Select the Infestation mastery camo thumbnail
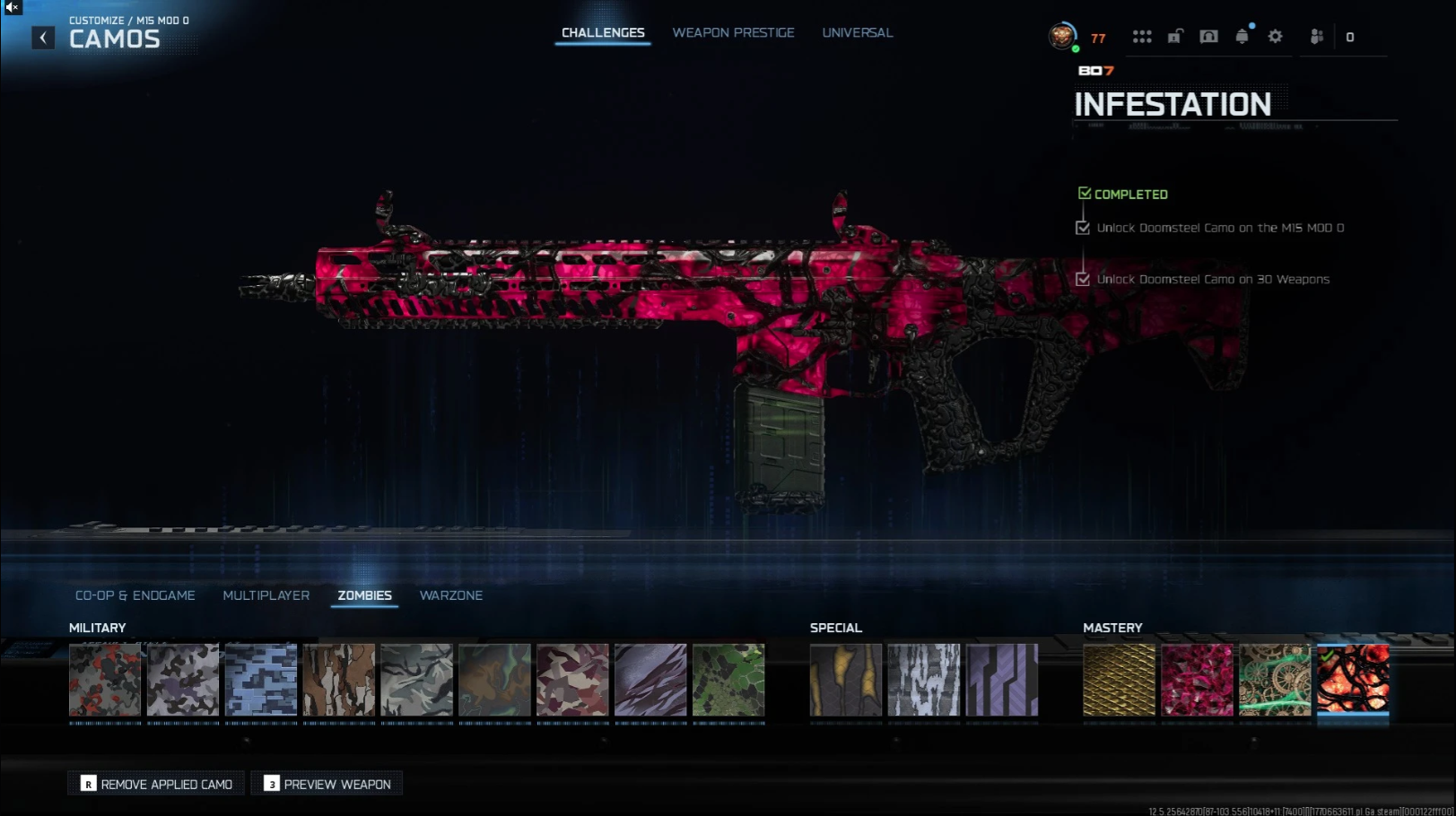This screenshot has width=1456, height=816. (1353, 680)
